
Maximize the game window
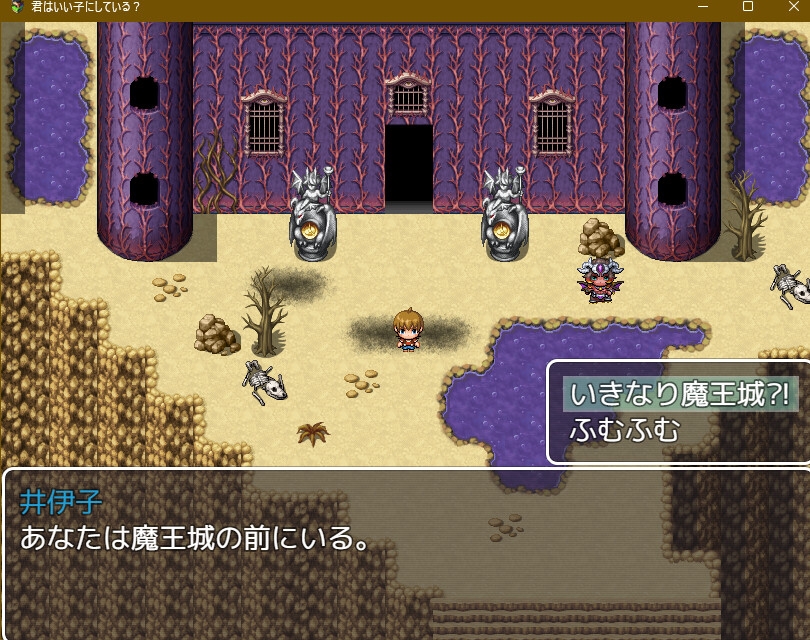click(x=747, y=7)
